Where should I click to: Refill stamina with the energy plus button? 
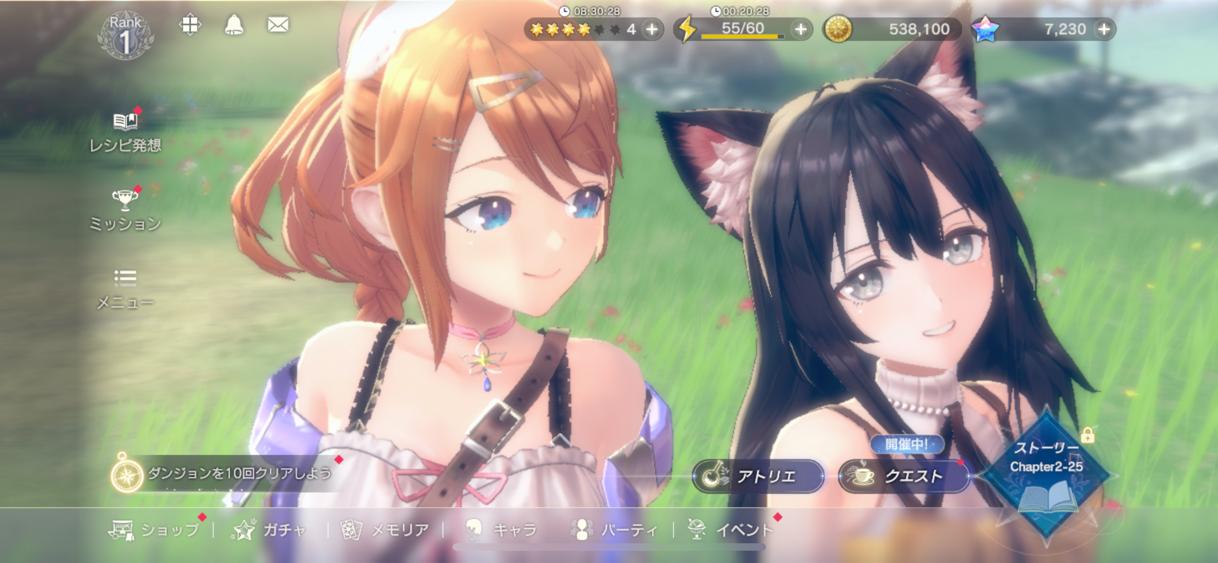point(801,29)
